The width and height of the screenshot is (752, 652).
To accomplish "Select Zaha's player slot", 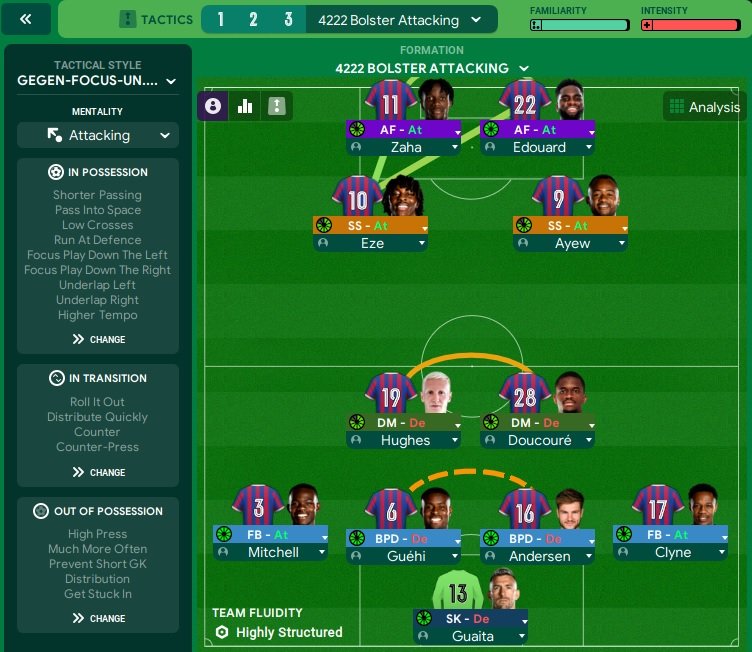I will [405, 147].
